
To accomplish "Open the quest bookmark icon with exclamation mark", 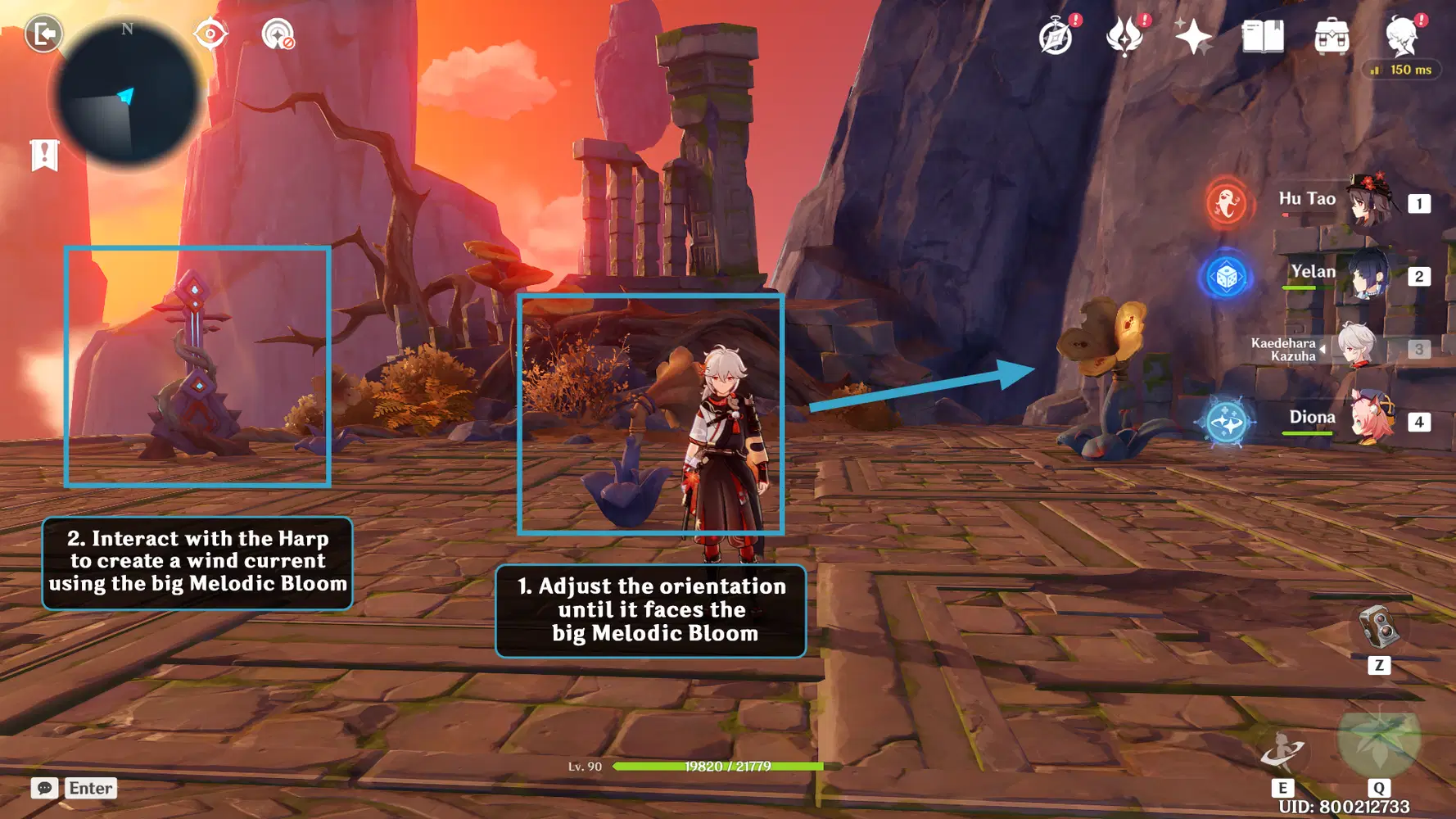I will pyautogui.click(x=44, y=154).
